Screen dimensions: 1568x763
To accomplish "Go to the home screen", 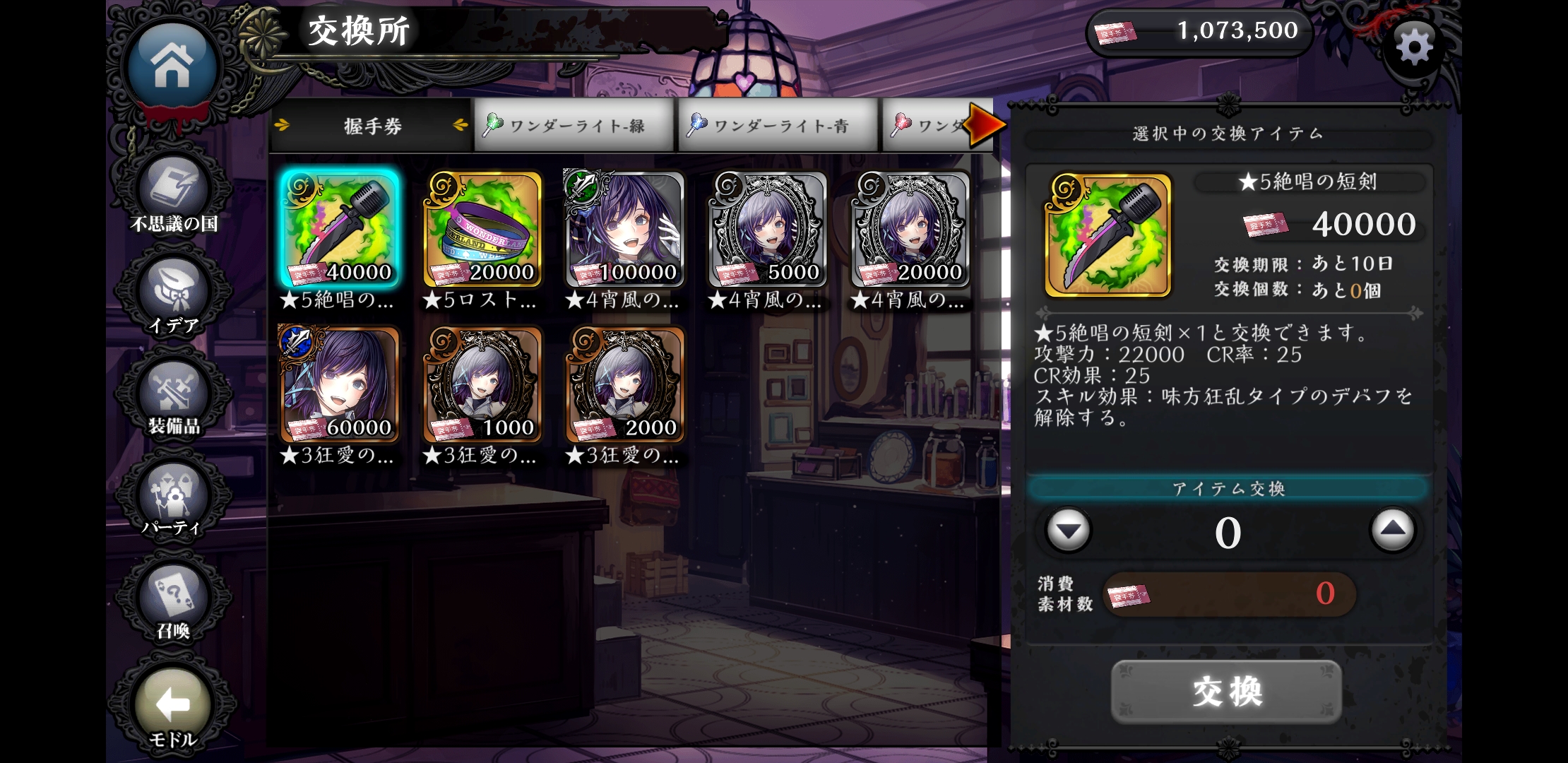I will 172,65.
